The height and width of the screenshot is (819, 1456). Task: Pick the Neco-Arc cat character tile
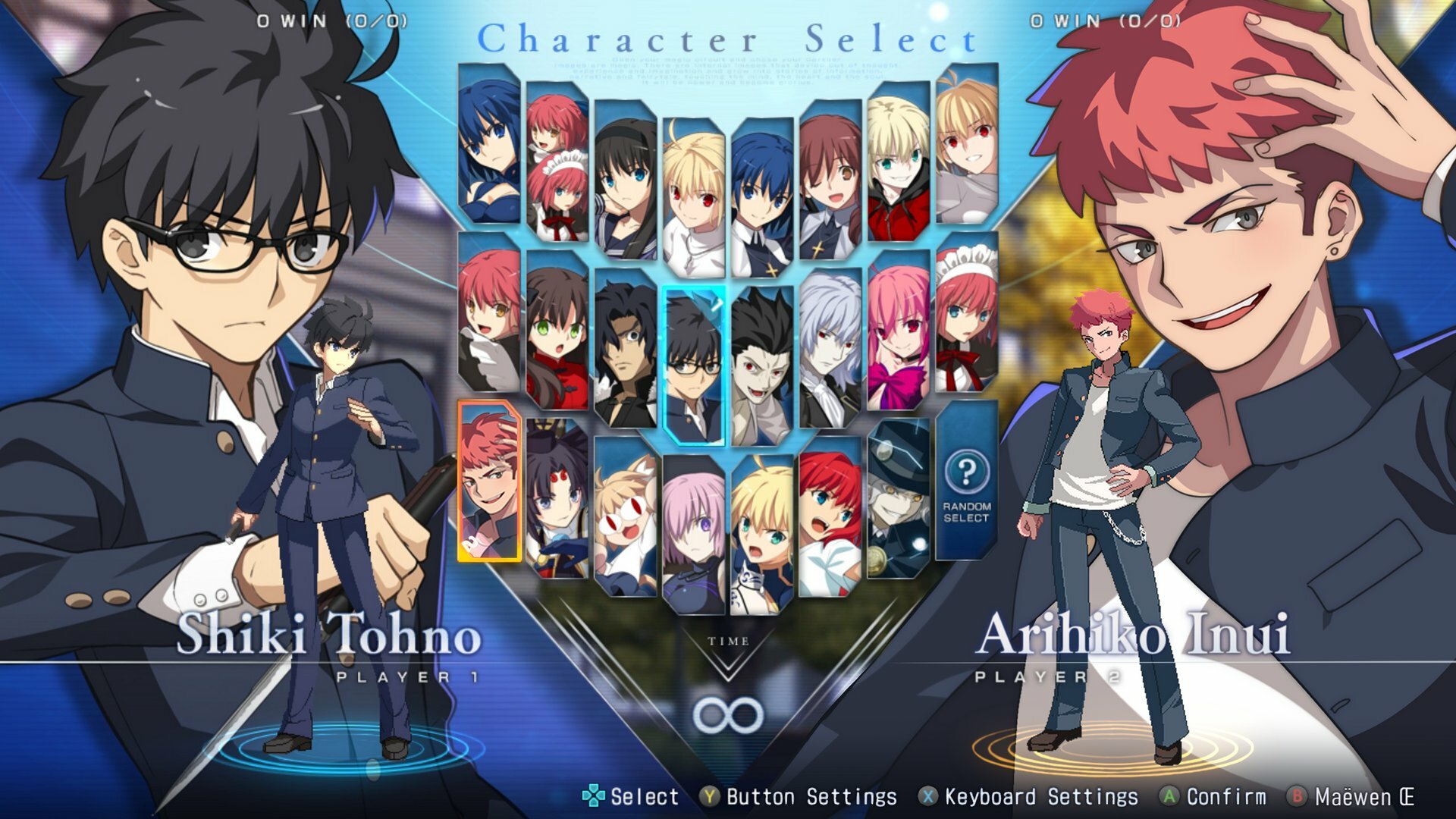(x=626, y=517)
